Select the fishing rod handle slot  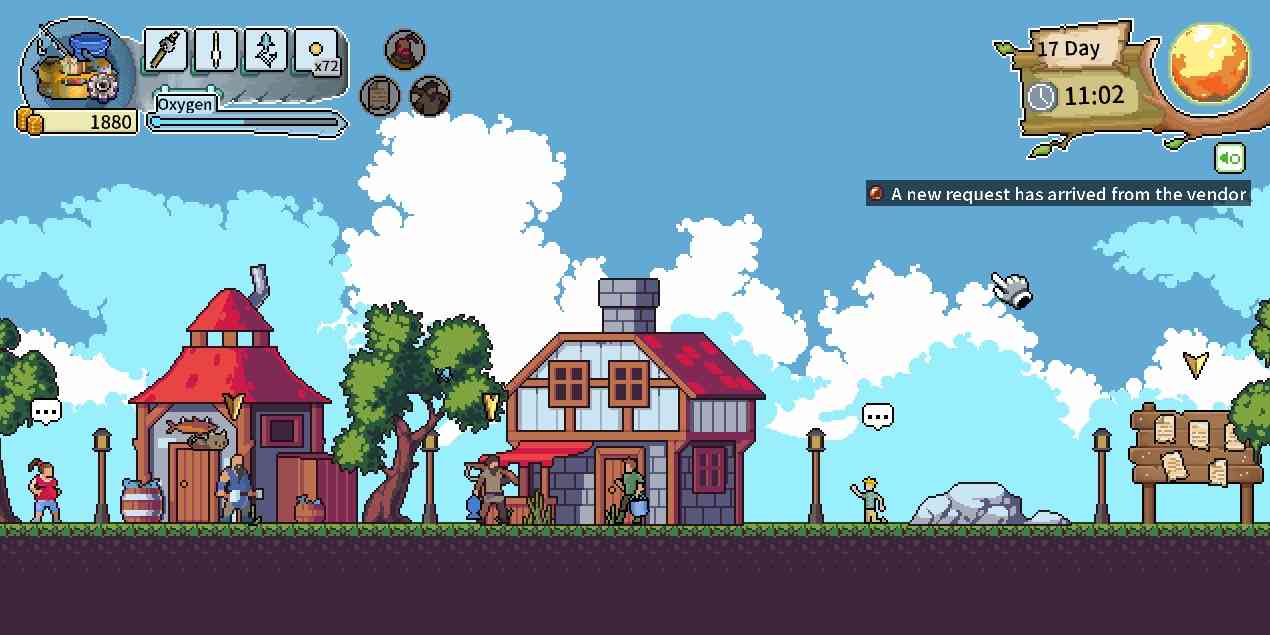[x=166, y=48]
